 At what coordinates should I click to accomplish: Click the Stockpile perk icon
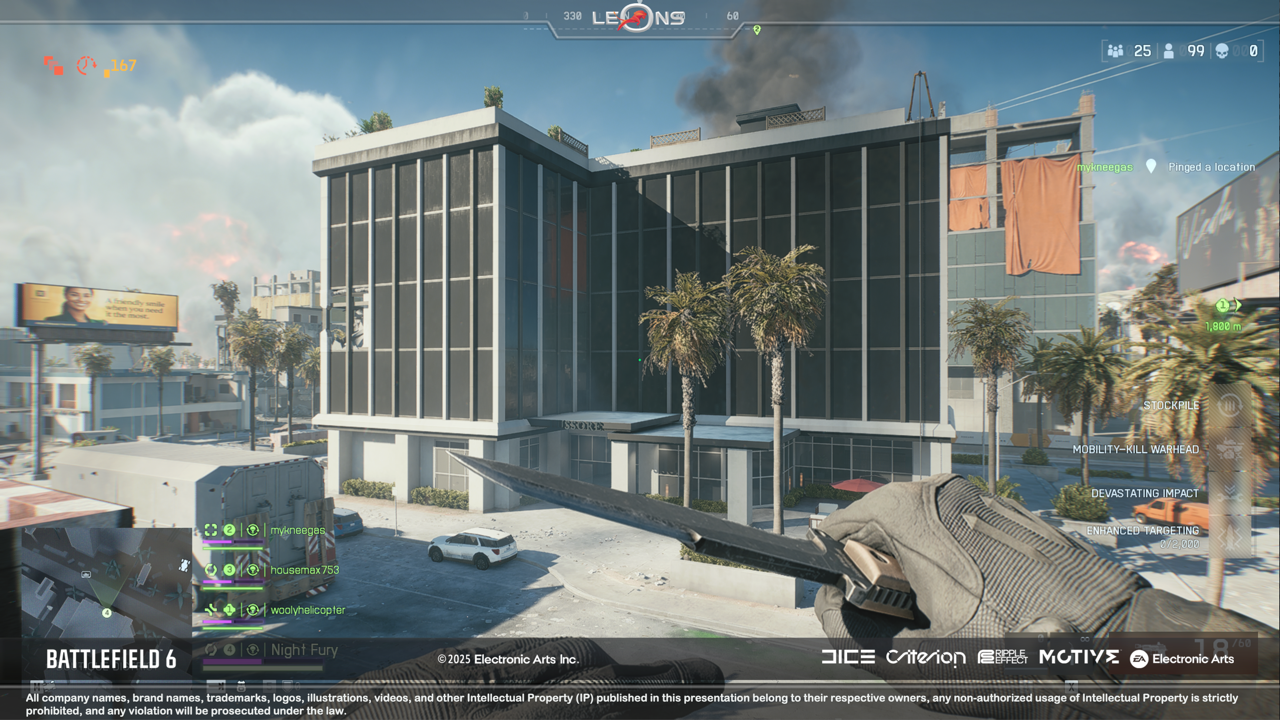(x=1229, y=406)
